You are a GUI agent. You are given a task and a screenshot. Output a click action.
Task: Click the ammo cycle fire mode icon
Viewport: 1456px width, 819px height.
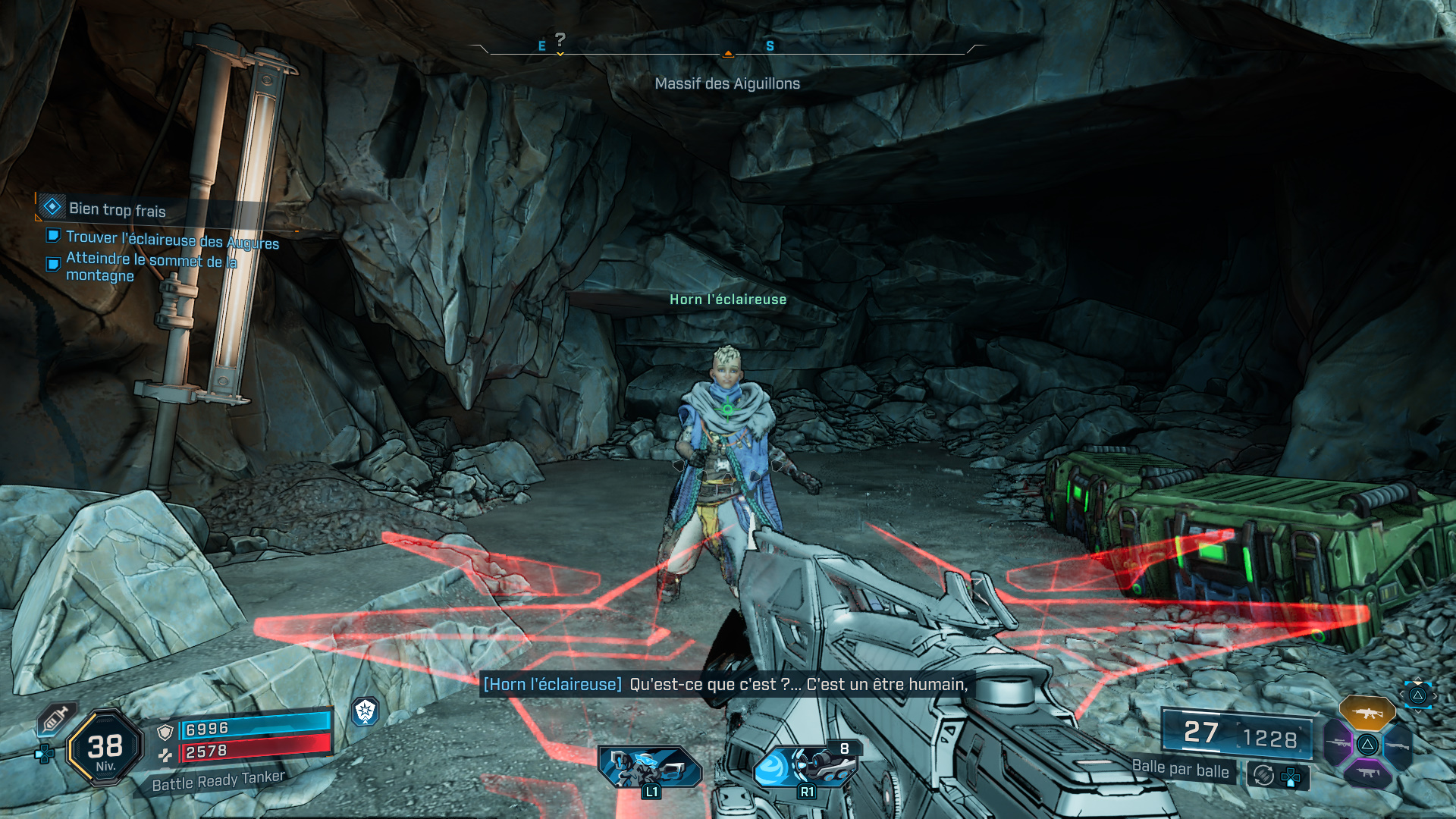pyautogui.click(x=1263, y=775)
